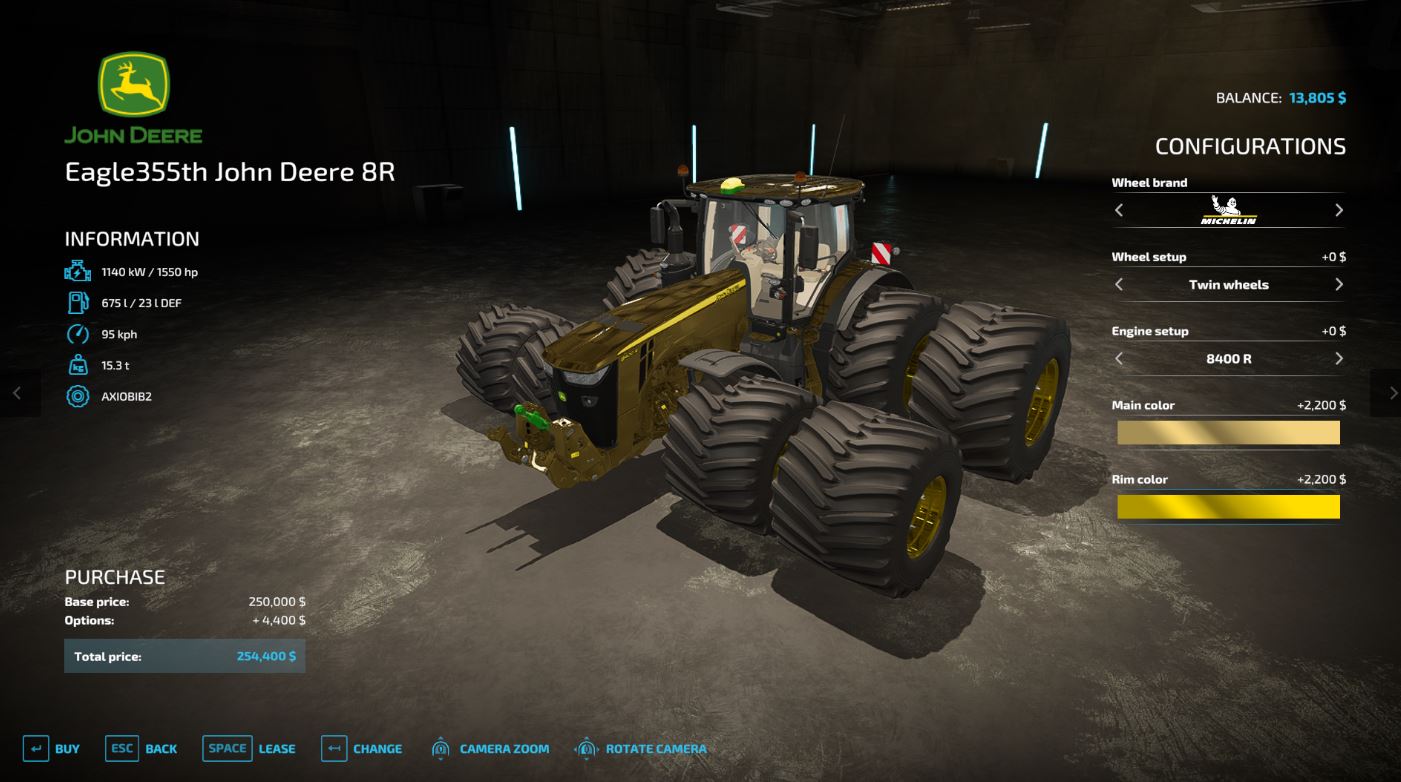Viewport: 1401px width, 782px height.
Task: Click the engine power icon showing 1550 hp
Action: click(76, 271)
